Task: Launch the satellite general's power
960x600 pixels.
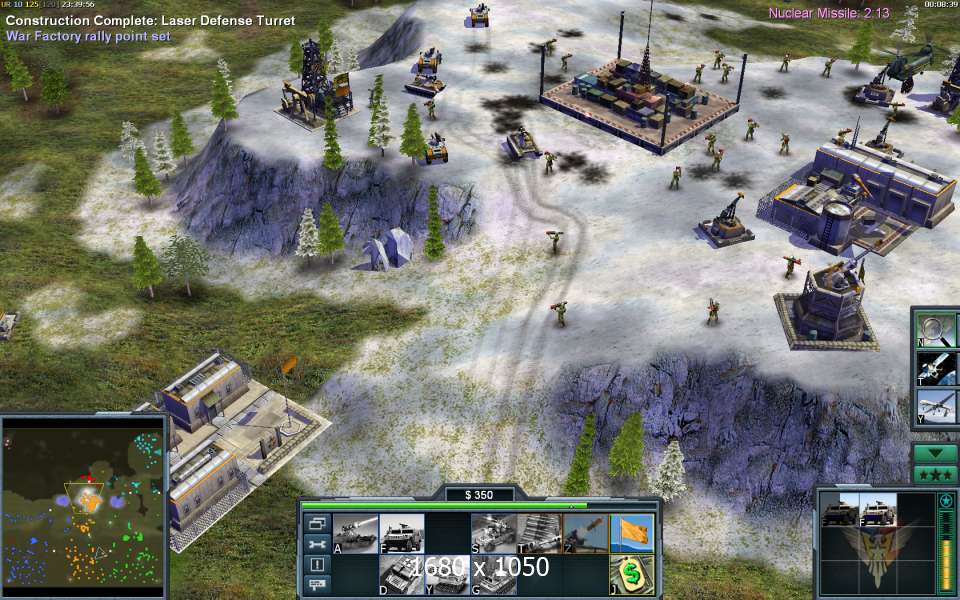Action: coord(938,368)
